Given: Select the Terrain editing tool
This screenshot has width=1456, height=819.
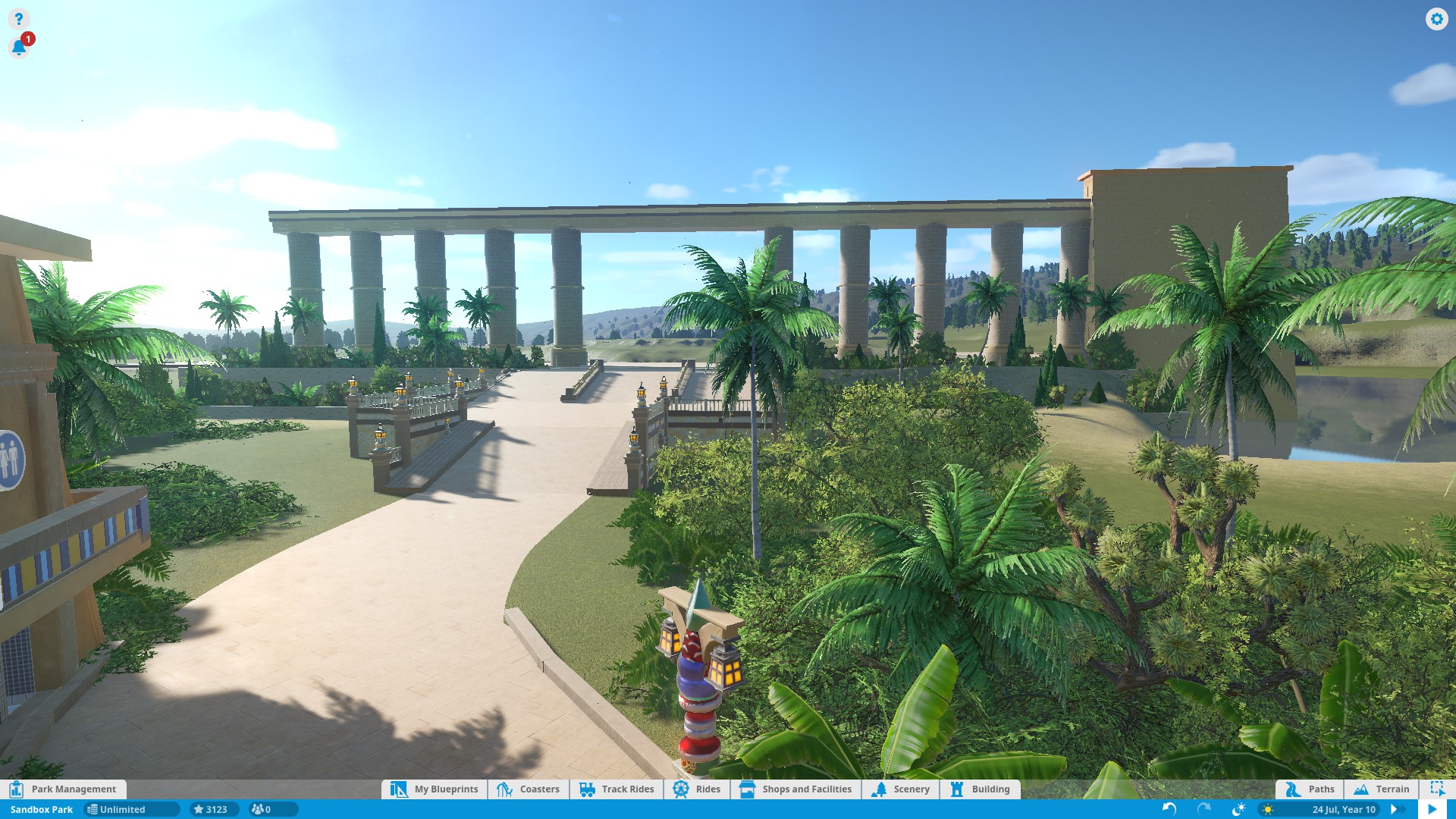Looking at the screenshot, I should pos(1382,789).
